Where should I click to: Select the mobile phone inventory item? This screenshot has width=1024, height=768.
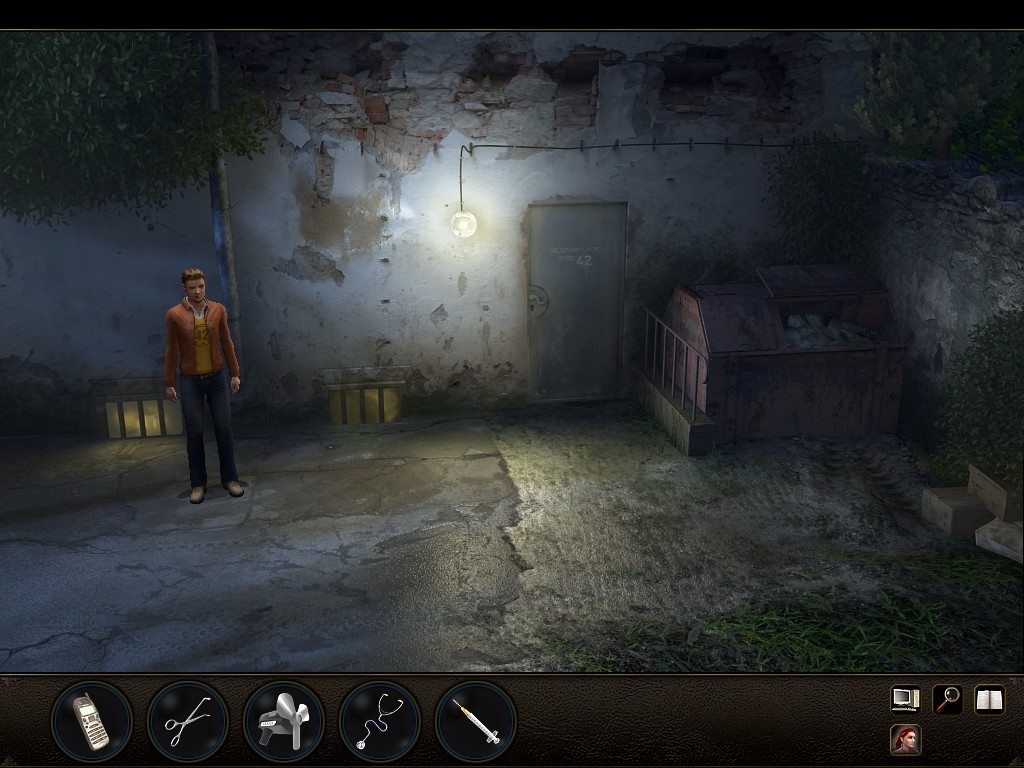pos(92,721)
